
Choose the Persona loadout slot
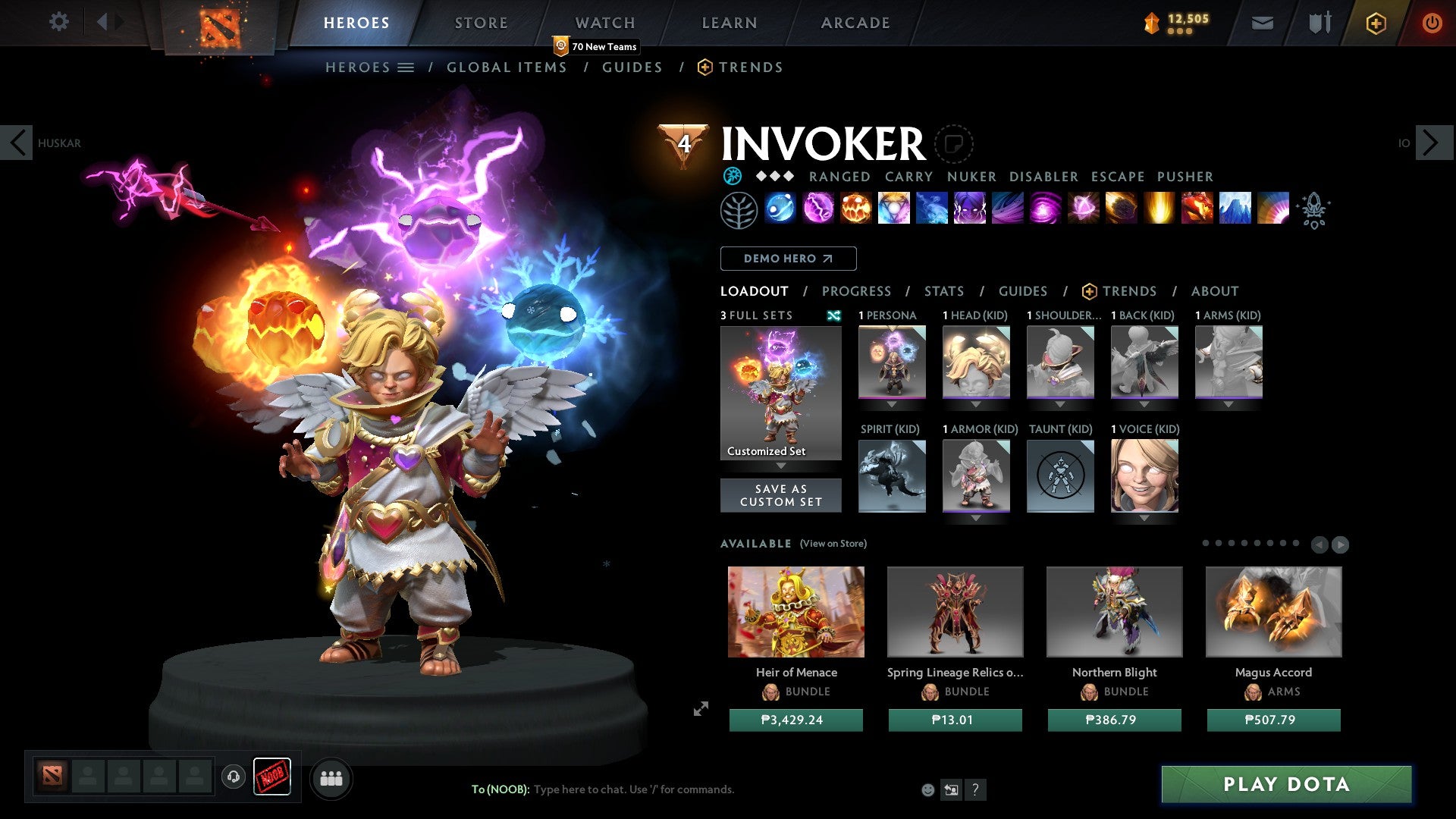point(892,362)
